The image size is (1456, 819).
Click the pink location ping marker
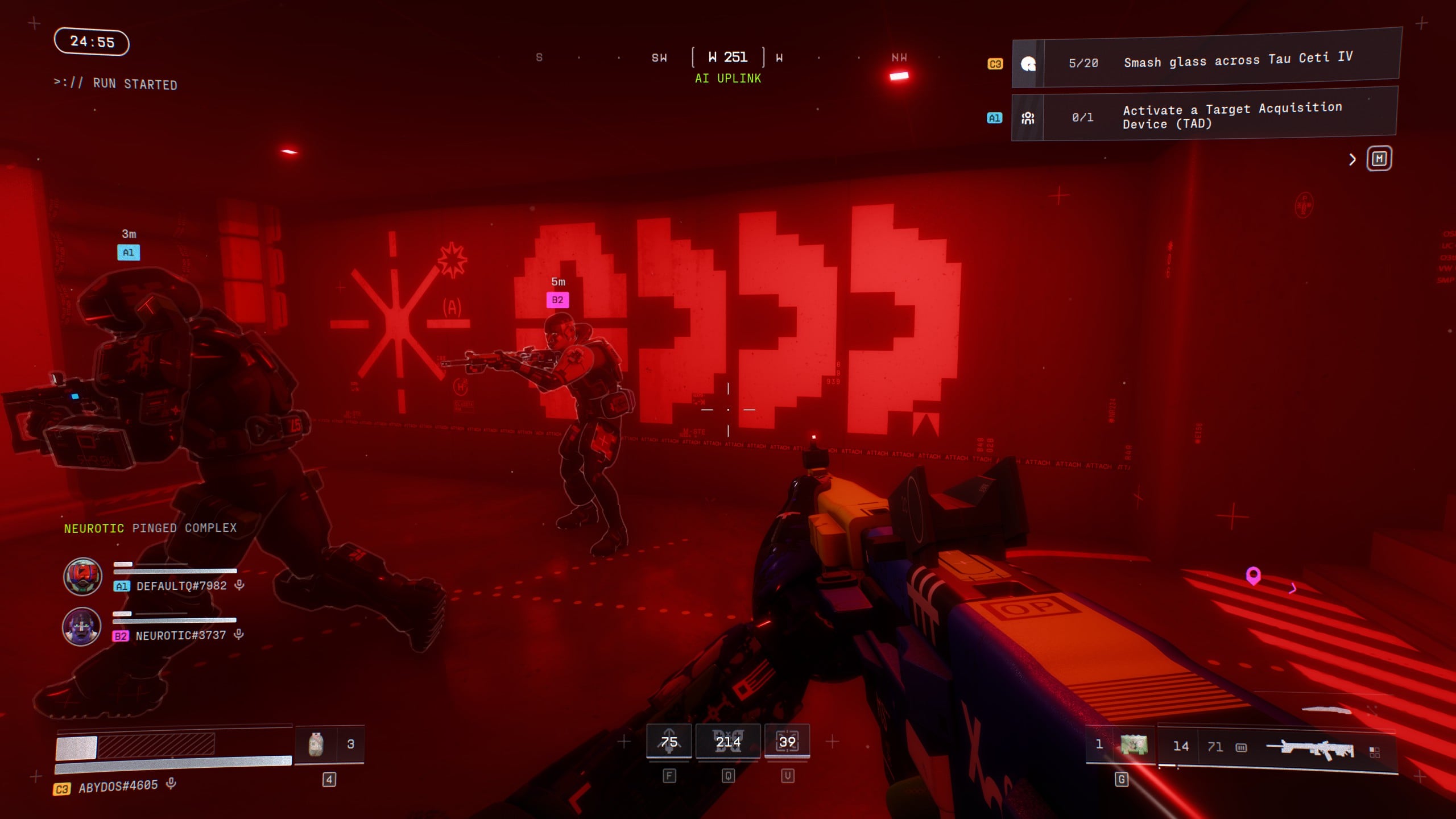pyautogui.click(x=1253, y=576)
